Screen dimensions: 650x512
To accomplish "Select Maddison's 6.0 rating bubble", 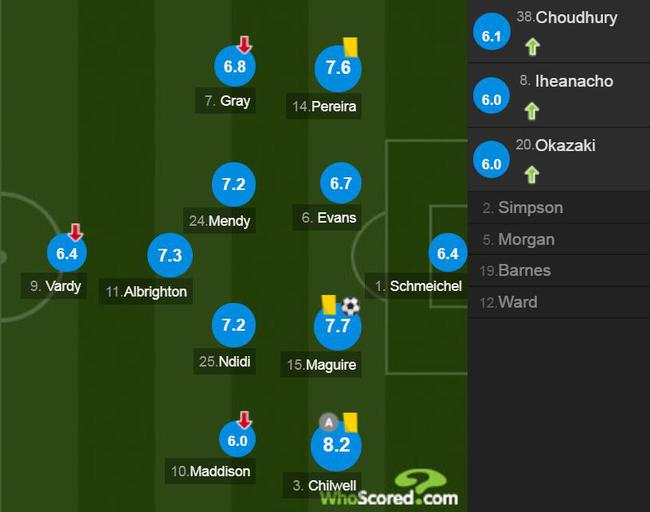I will pos(238,439).
